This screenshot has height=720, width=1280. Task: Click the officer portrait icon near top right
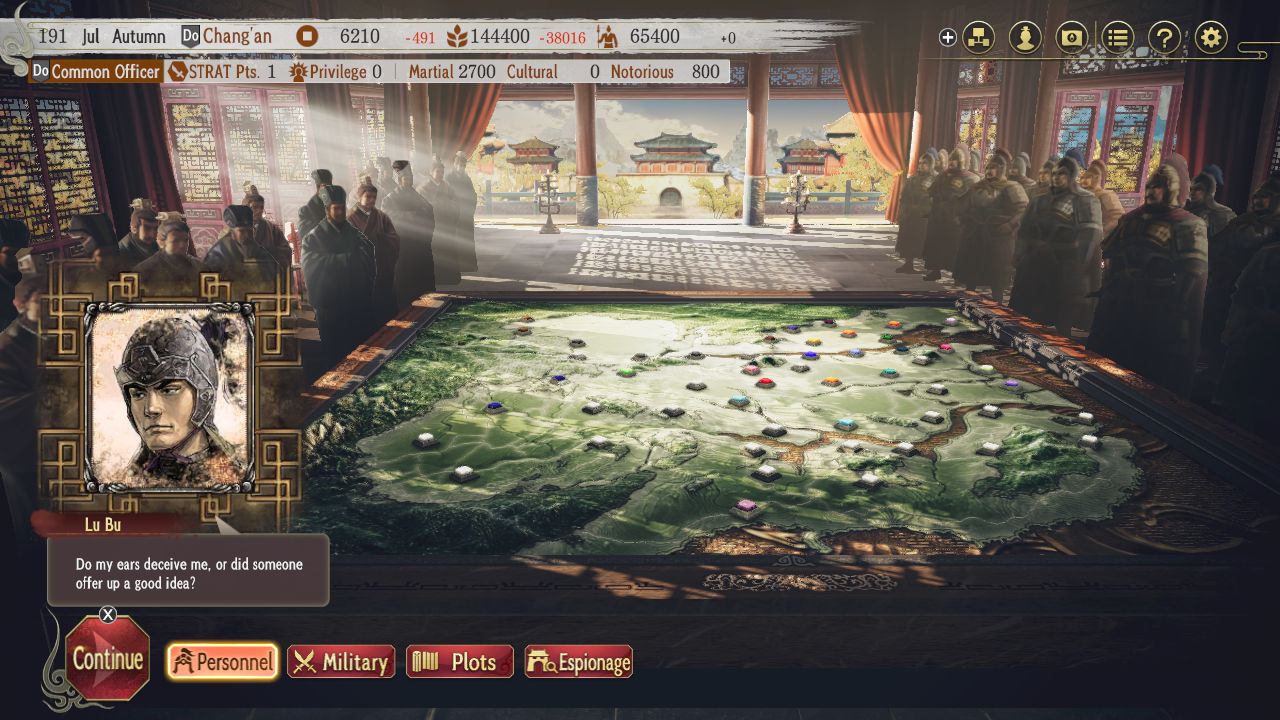tap(1026, 36)
